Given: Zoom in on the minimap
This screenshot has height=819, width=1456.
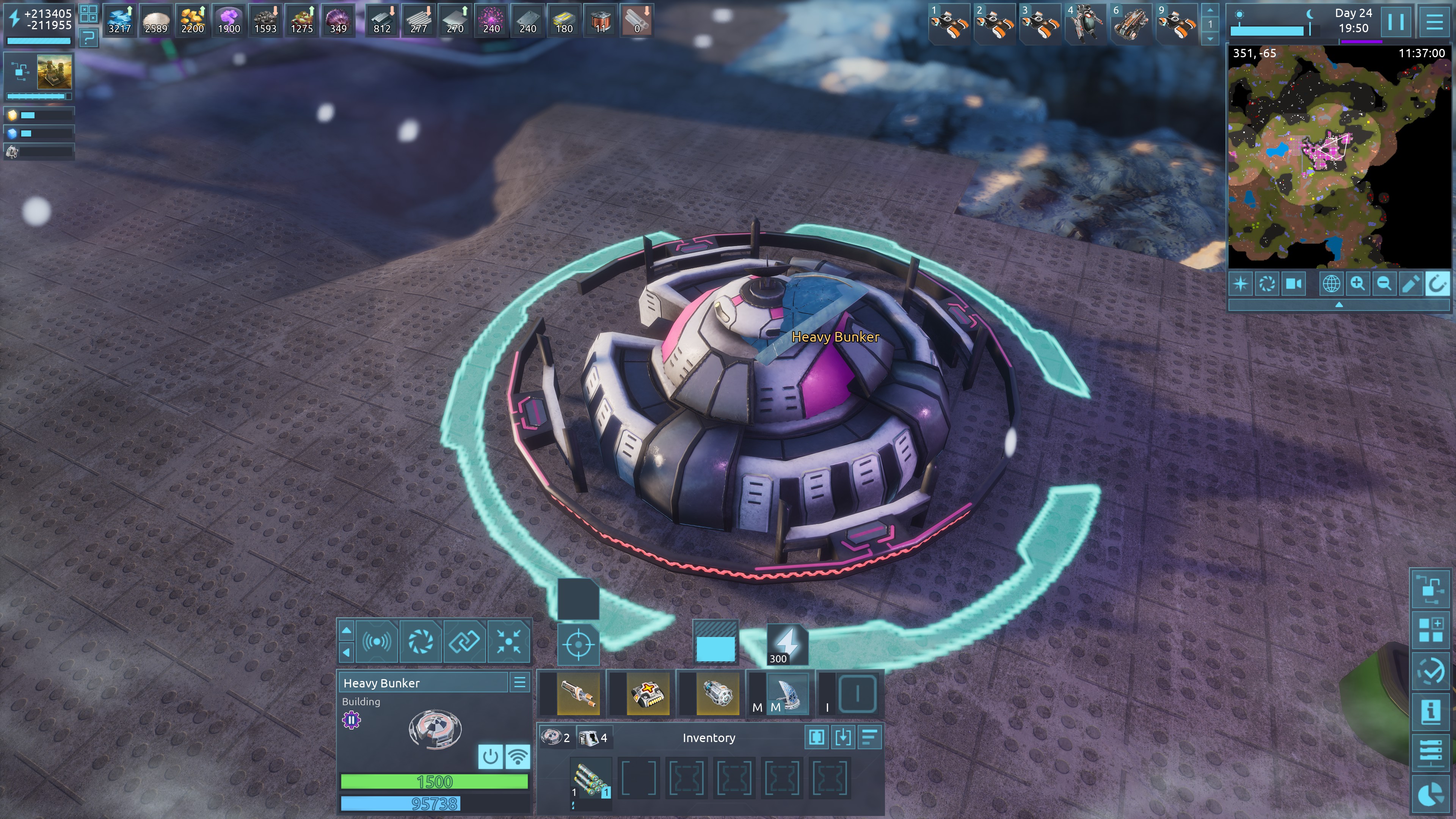Looking at the screenshot, I should [x=1357, y=284].
